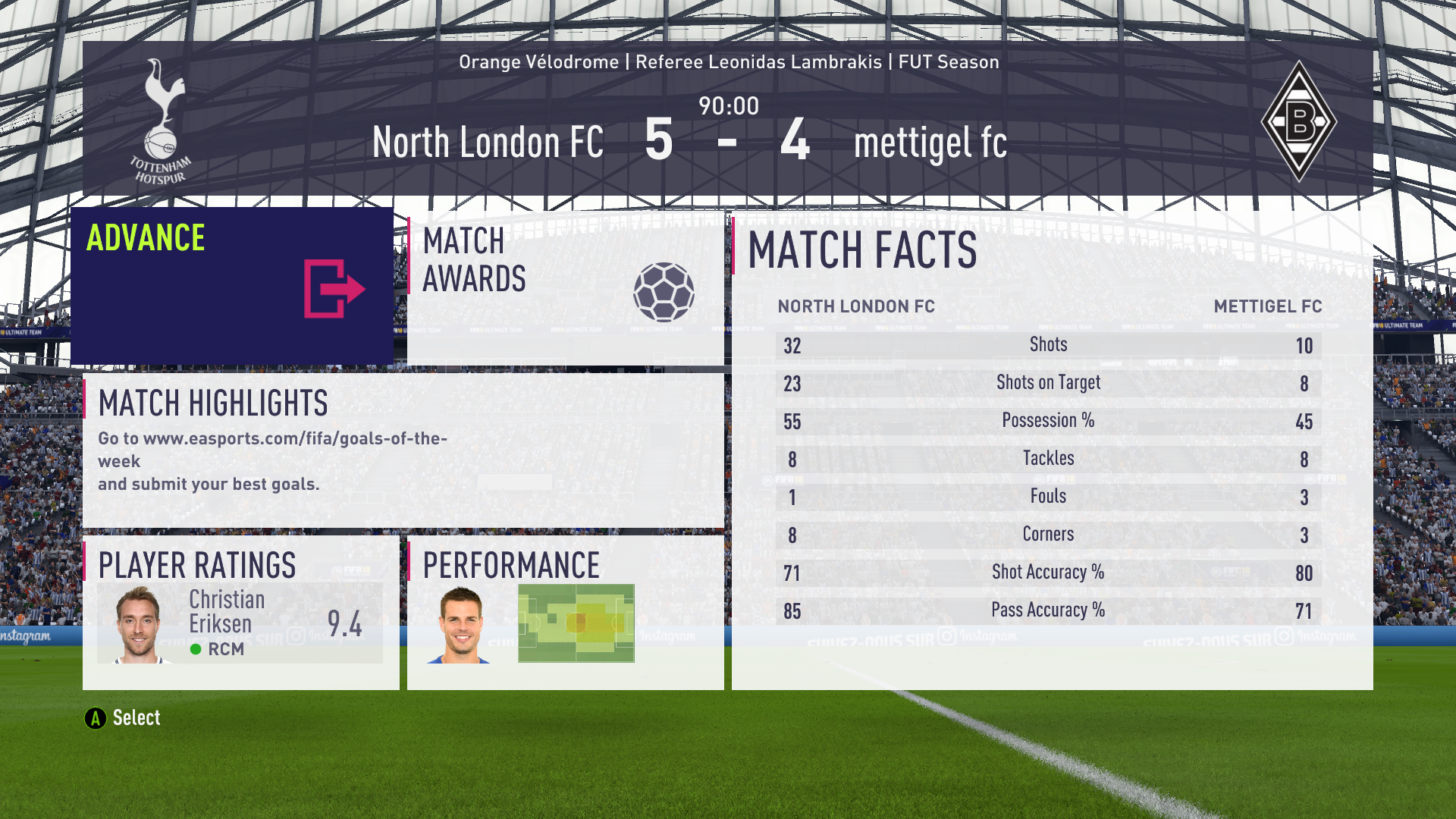This screenshot has width=1456, height=819.
Task: Open the Performance heat map panel
Action: [565, 613]
